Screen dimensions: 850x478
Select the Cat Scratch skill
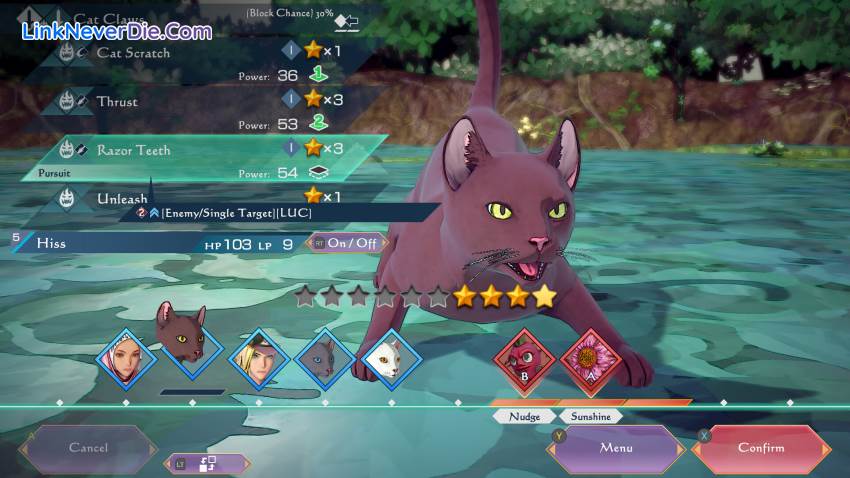pos(133,53)
